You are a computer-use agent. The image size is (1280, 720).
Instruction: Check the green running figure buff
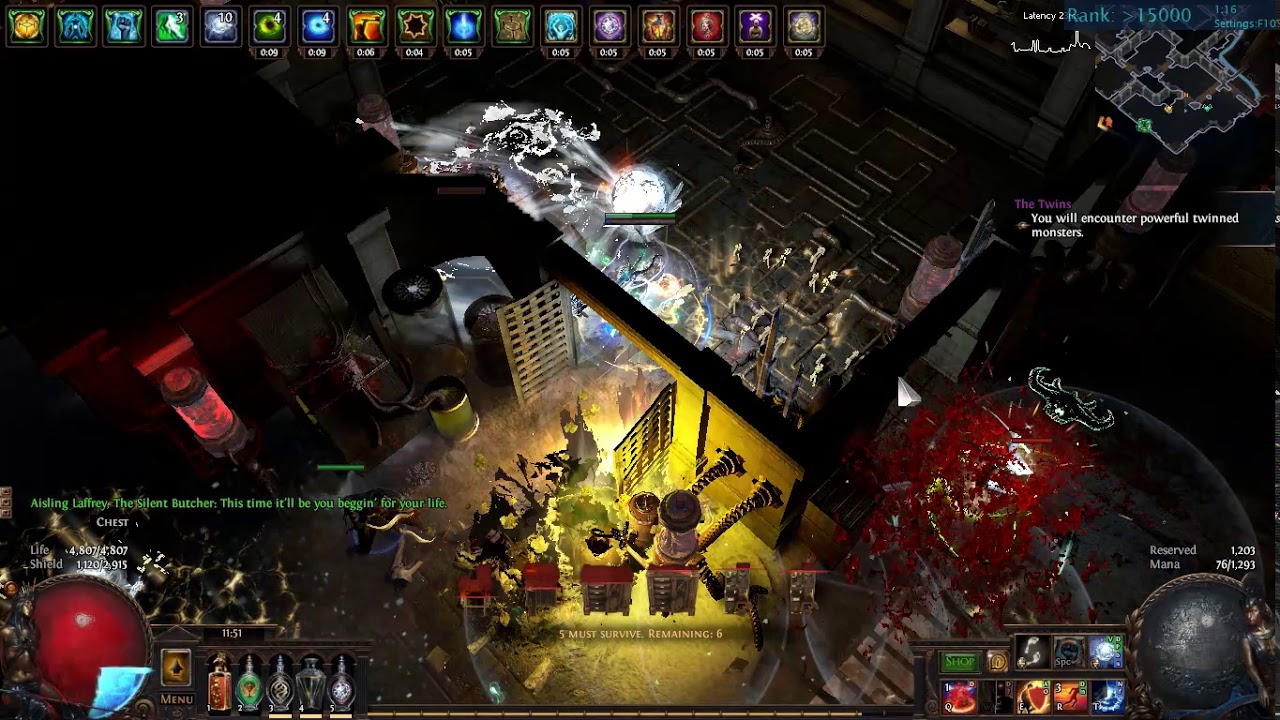tap(171, 26)
